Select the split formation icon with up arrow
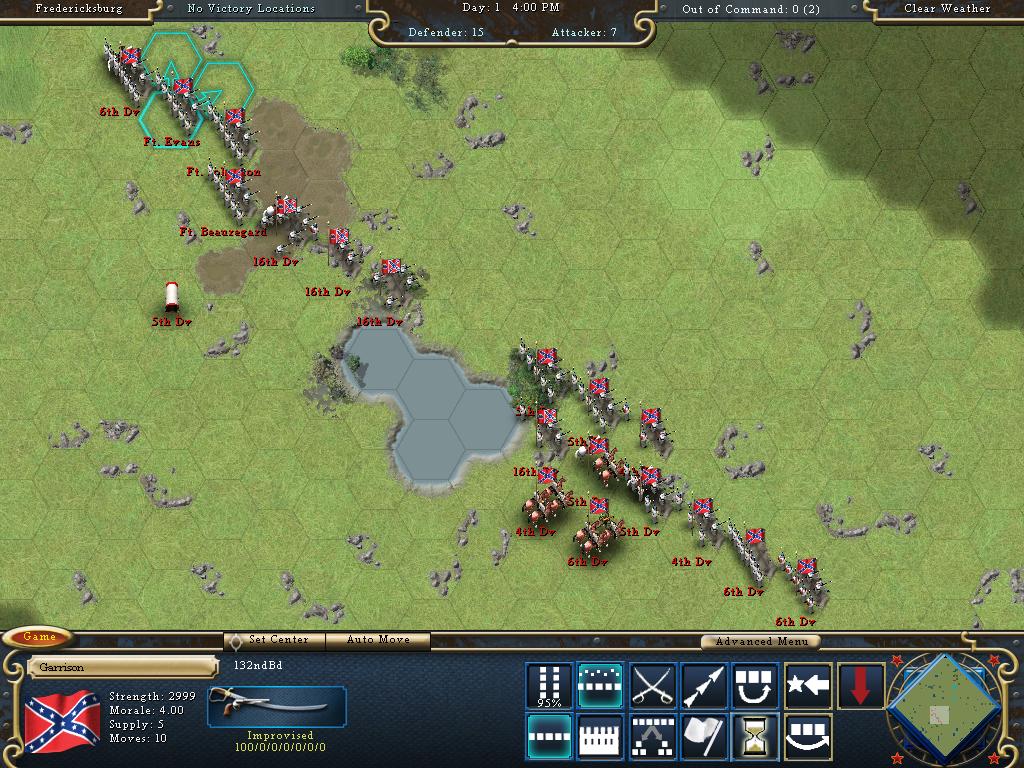Screen dimensions: 1024x768 tap(653, 736)
